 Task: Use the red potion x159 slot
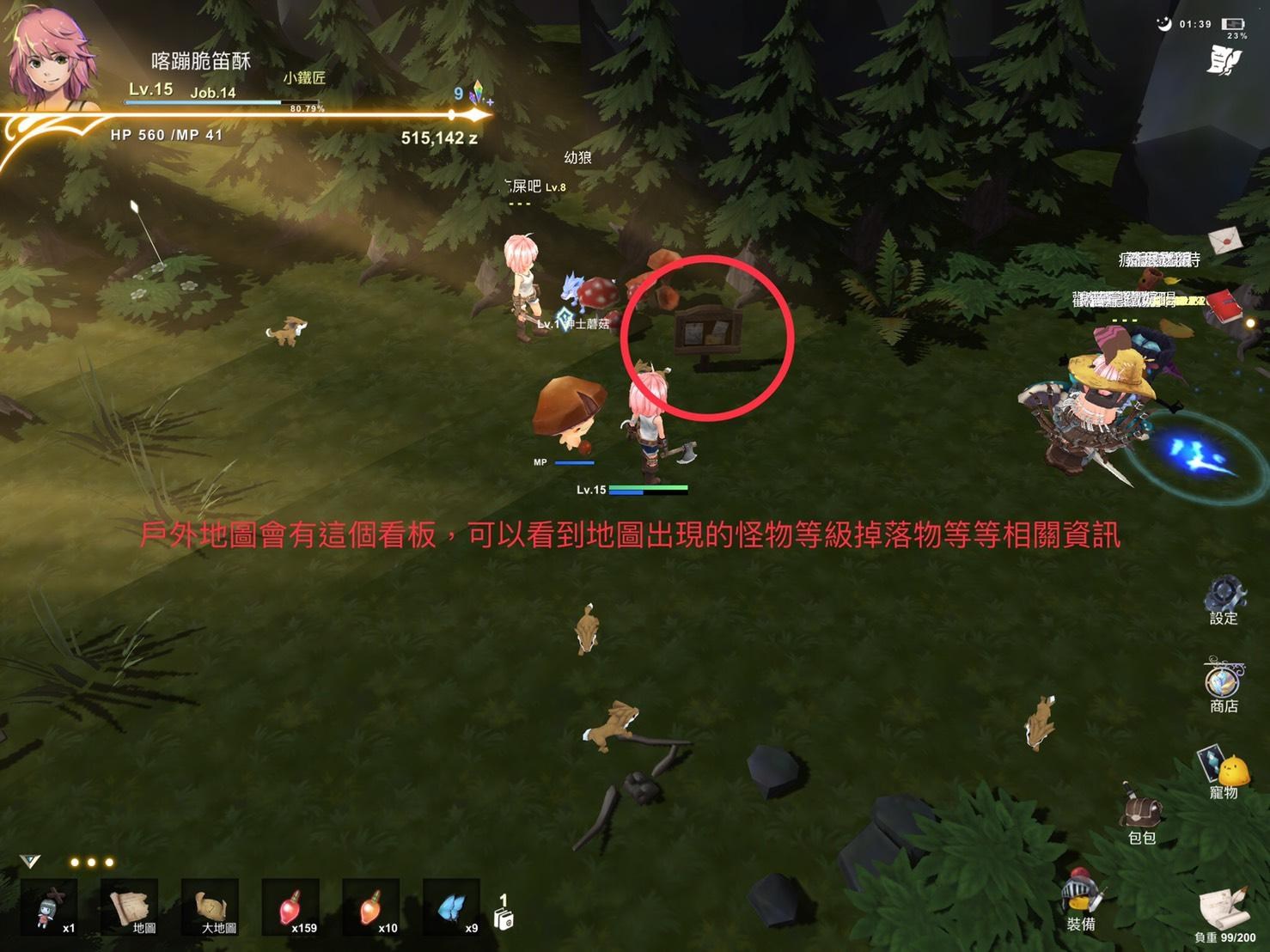point(290,908)
